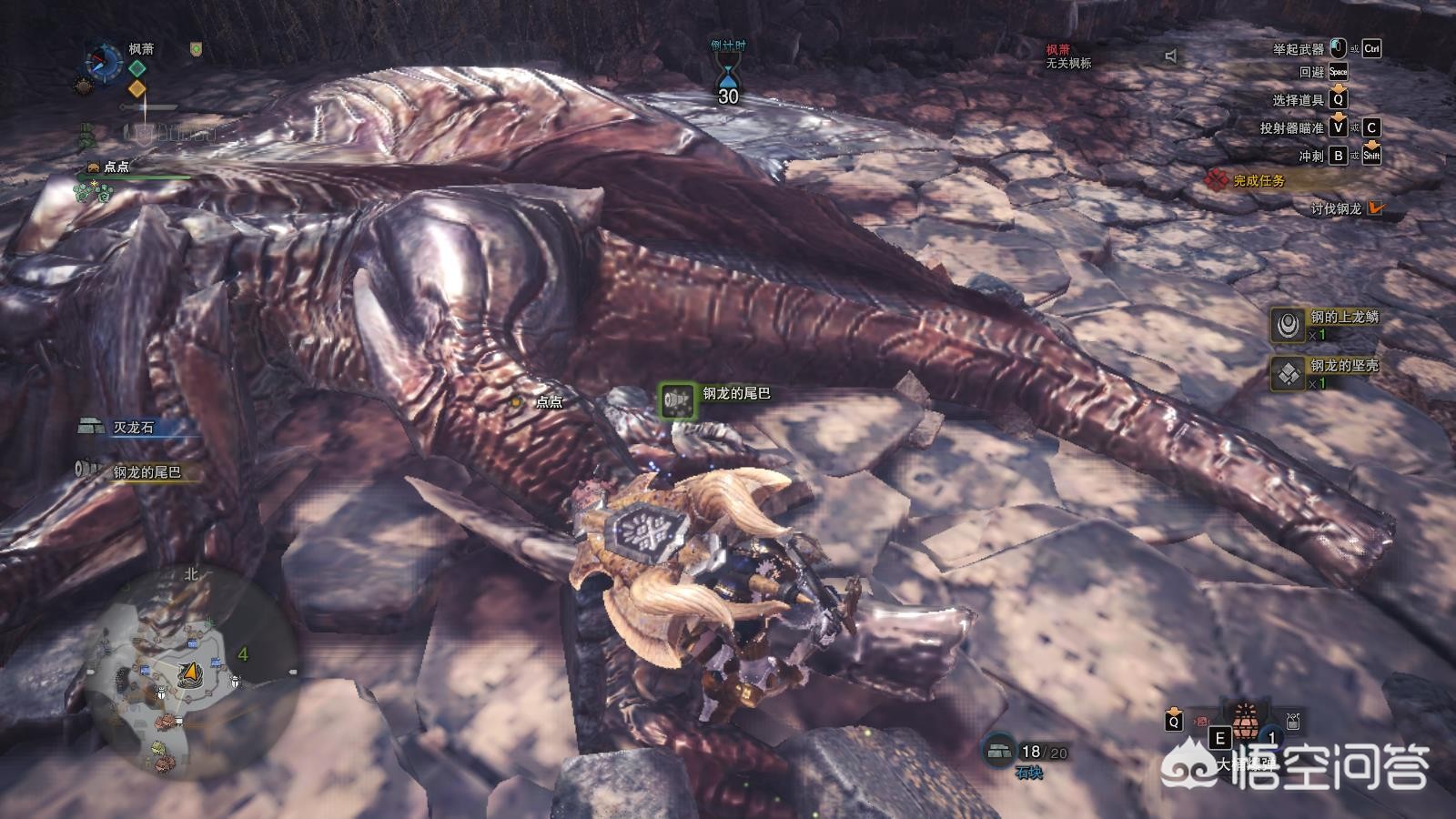Screen dimensions: 1456x819
Task: Click the stone slinger ammo icon
Action: [x=999, y=750]
